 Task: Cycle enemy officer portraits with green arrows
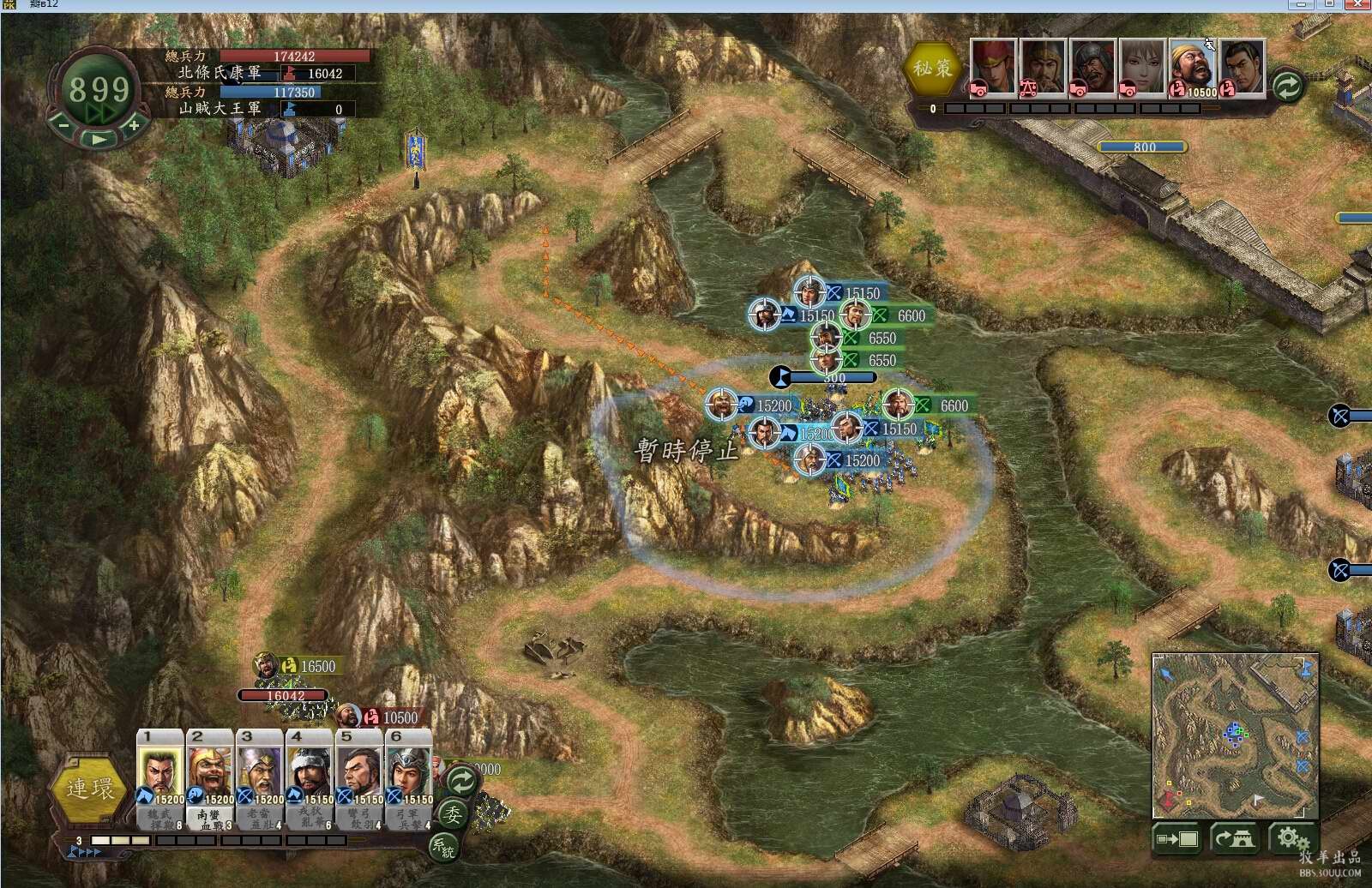(x=1287, y=85)
